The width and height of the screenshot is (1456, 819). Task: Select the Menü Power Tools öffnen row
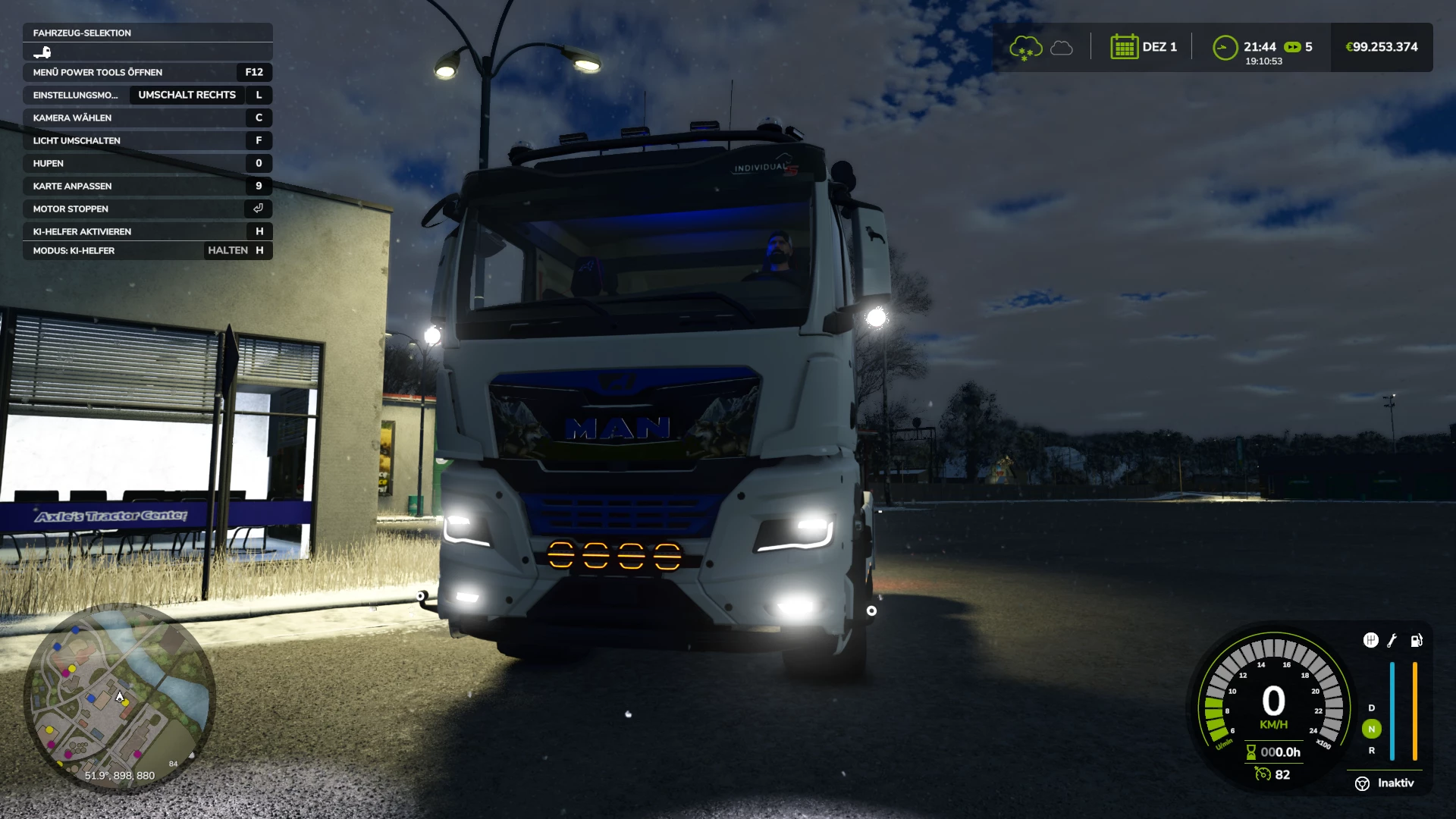point(148,72)
